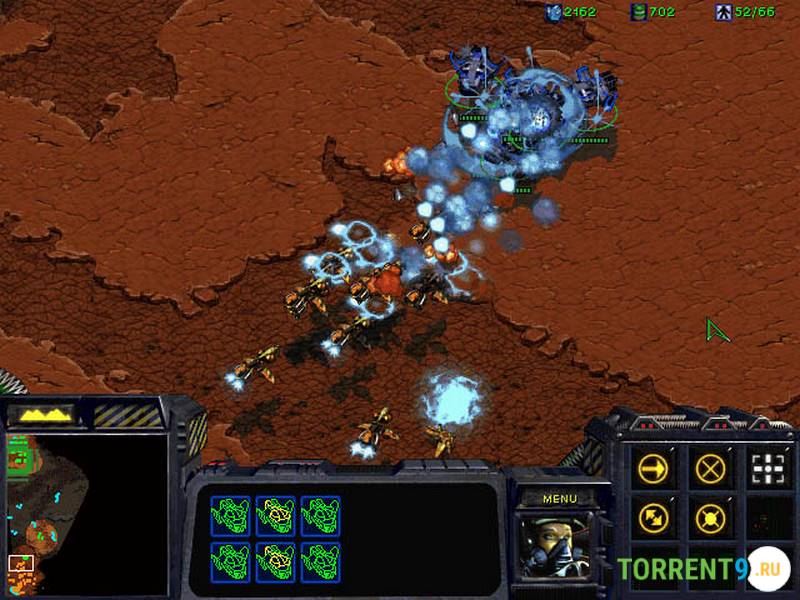Open the MENU button above the portrait
The height and width of the screenshot is (600, 800).
pyautogui.click(x=558, y=497)
